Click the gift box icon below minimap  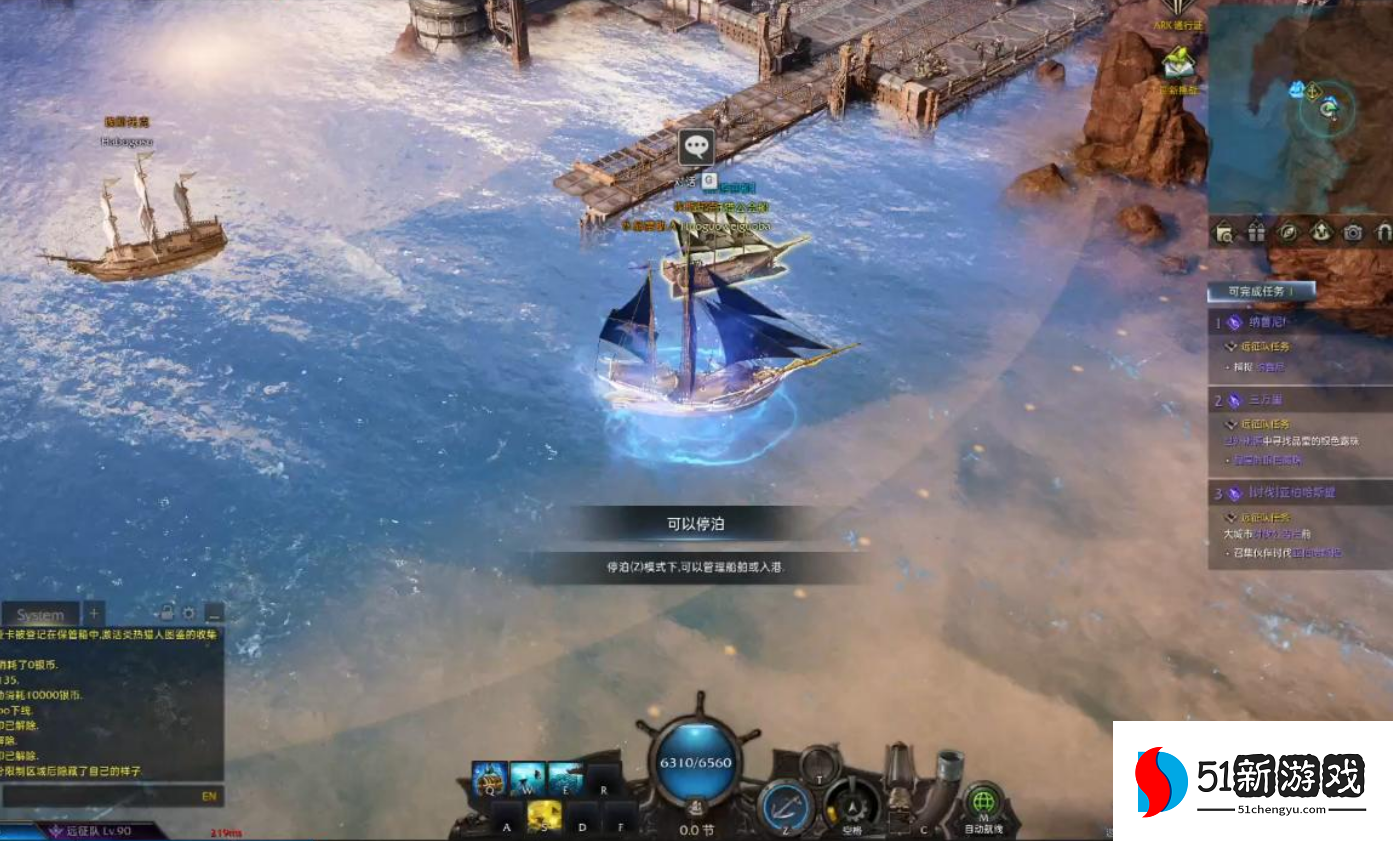tap(1256, 233)
